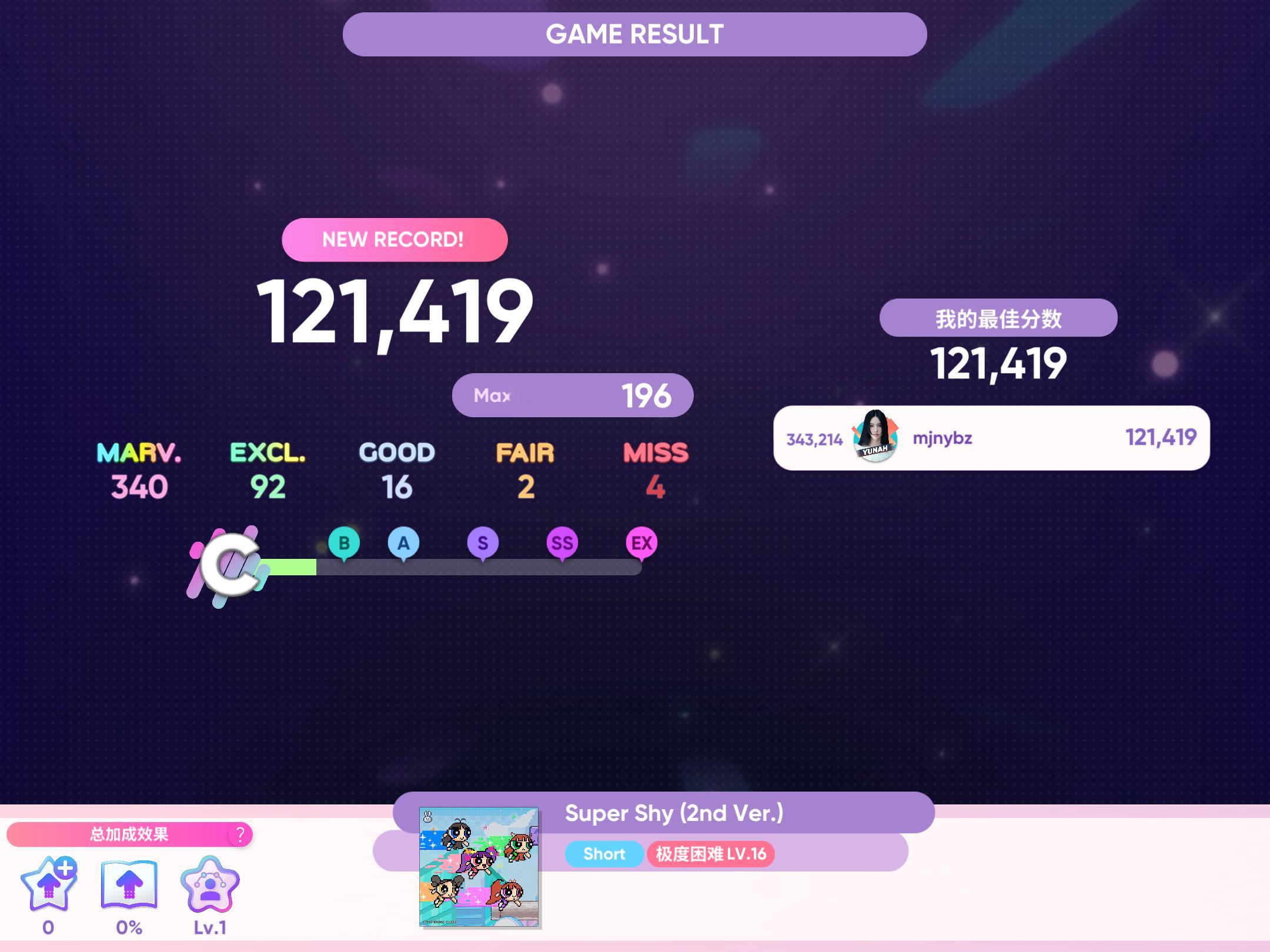Click the B rank marker on the progress bar

(344, 543)
